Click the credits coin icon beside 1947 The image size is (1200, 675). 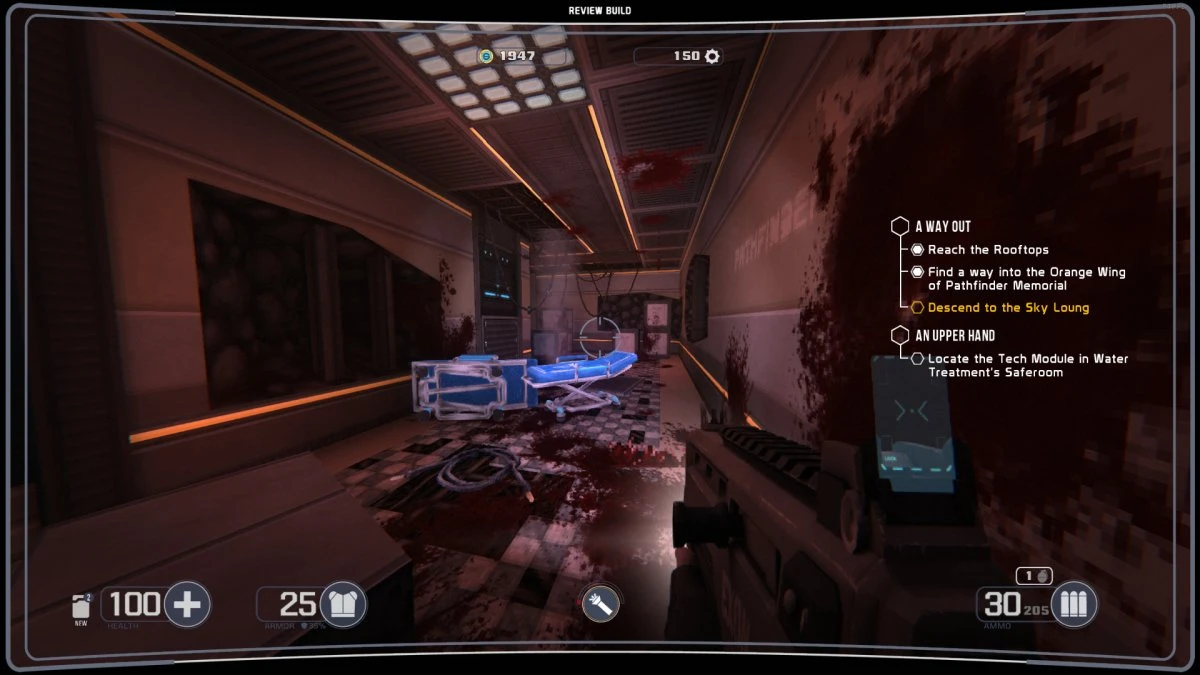[487, 56]
